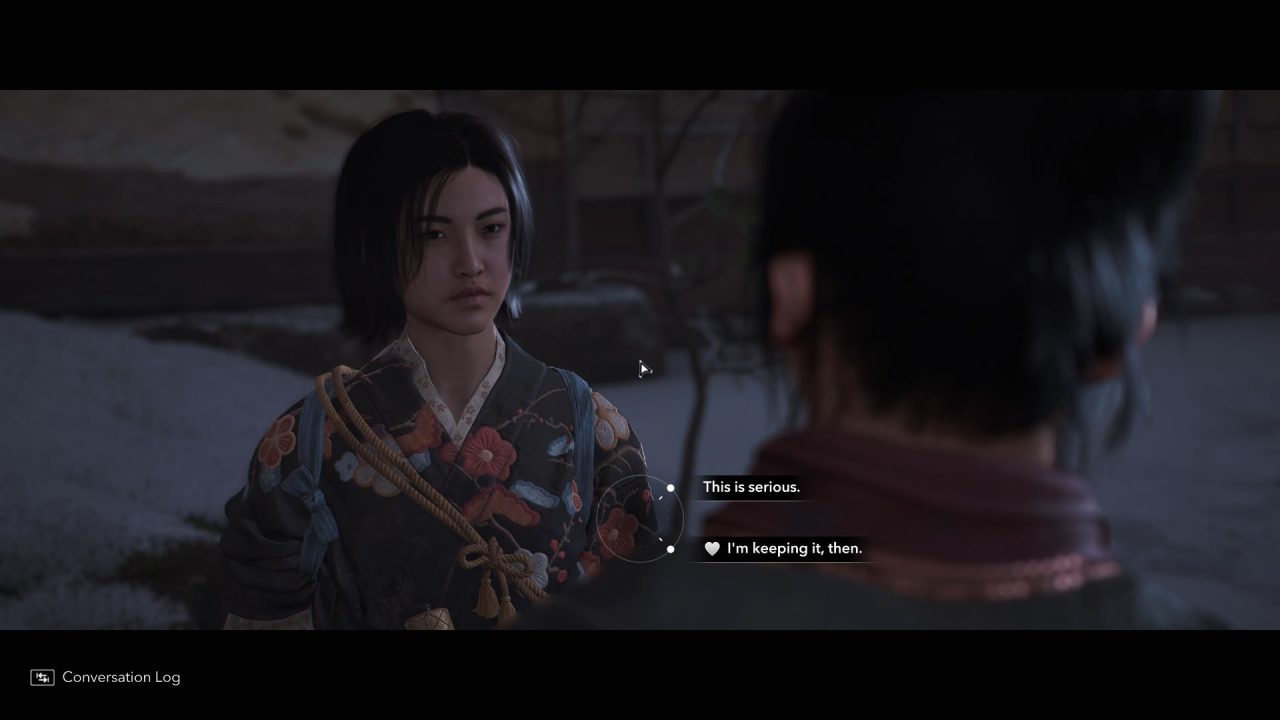Choose the serious response on the dialogue wheel

tap(751, 487)
